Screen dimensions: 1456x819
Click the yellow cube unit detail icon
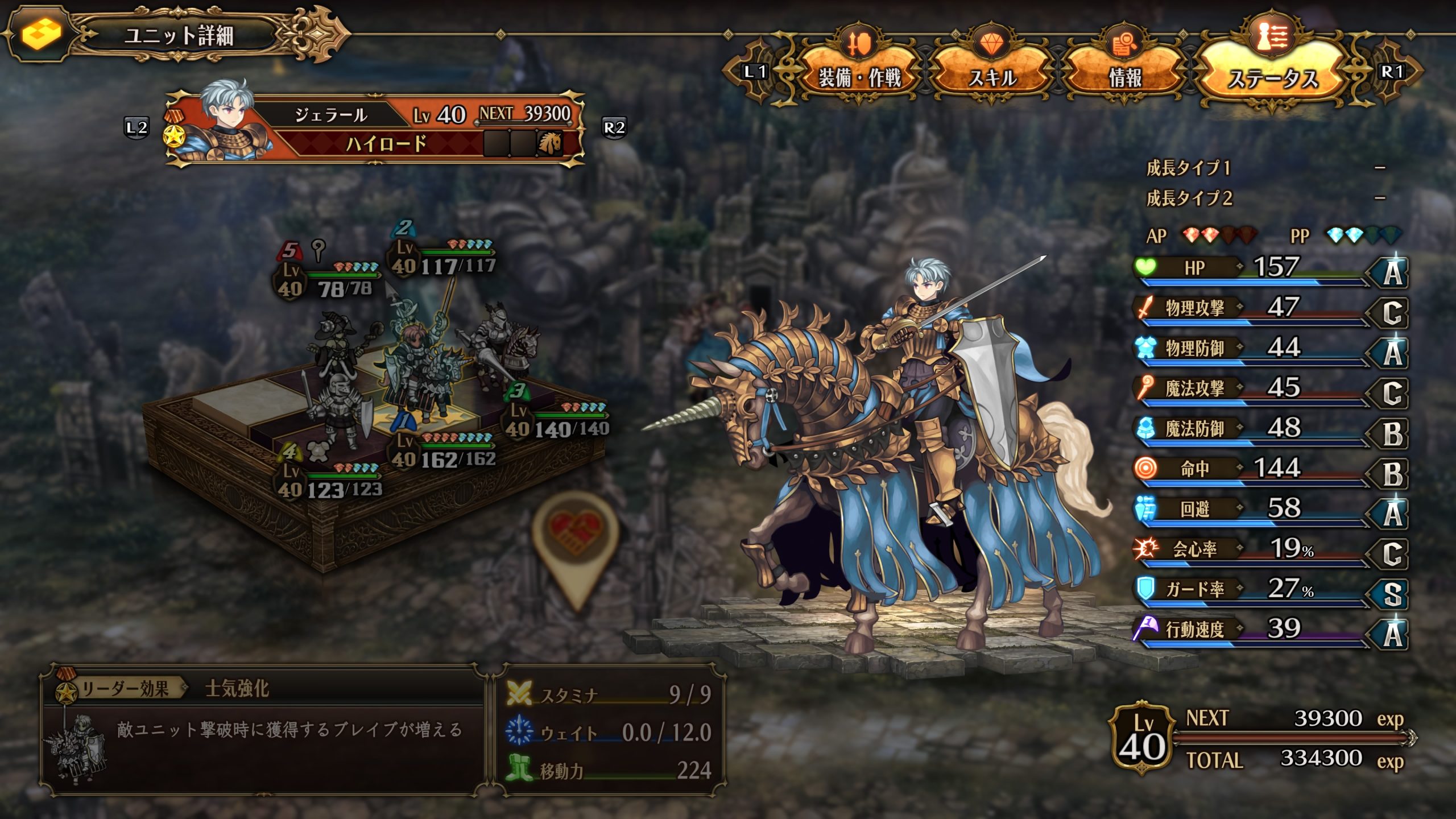pos(41,34)
